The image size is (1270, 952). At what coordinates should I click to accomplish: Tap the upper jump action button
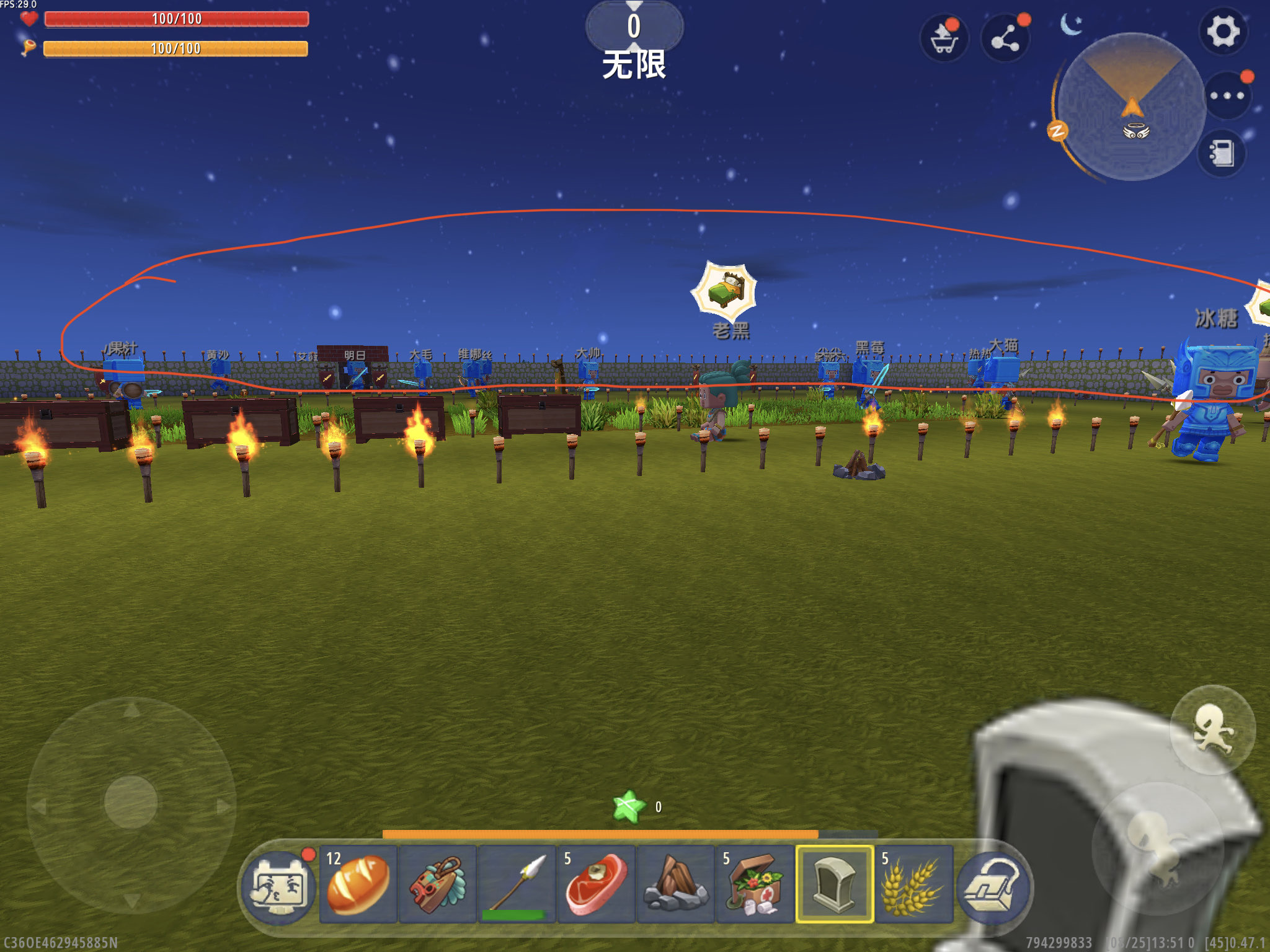click(x=1212, y=729)
